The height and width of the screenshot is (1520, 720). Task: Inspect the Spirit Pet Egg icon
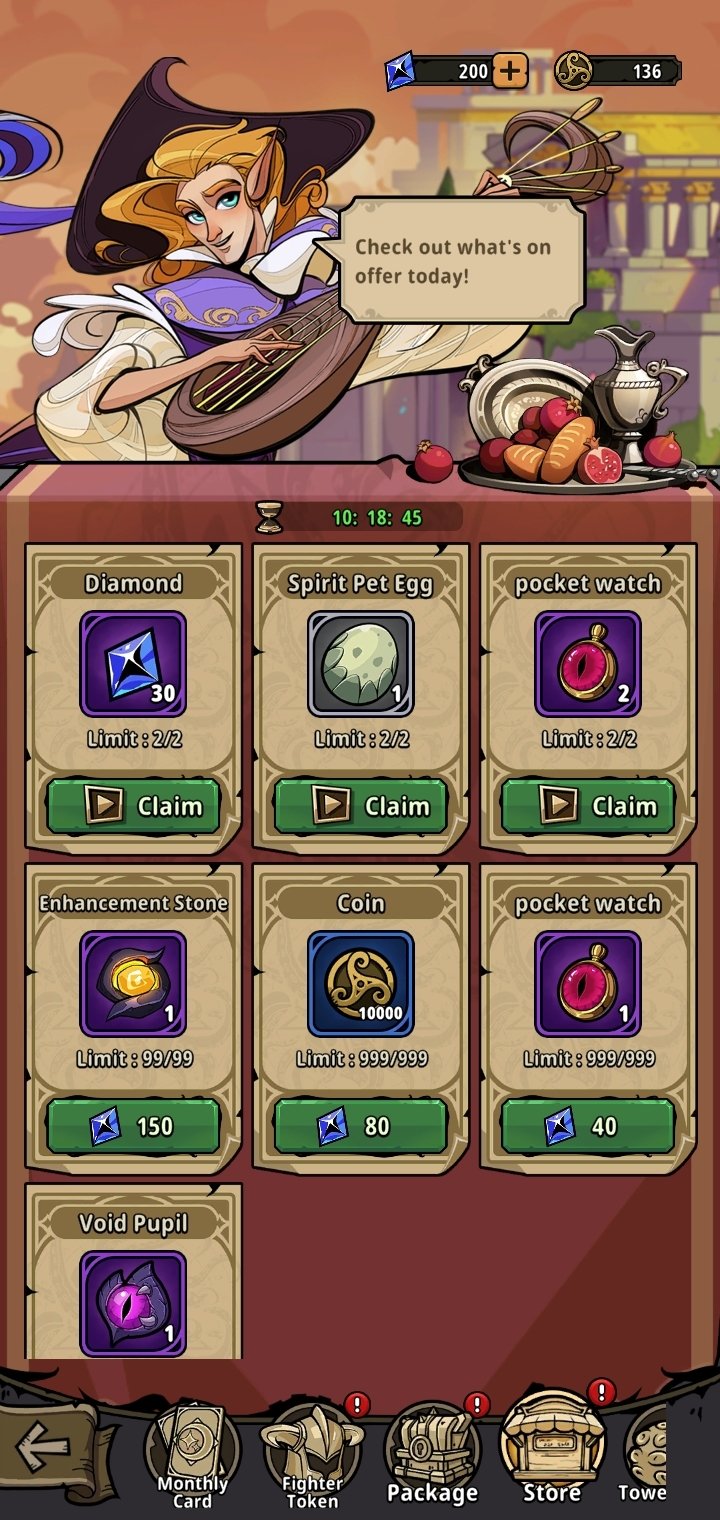(360, 664)
